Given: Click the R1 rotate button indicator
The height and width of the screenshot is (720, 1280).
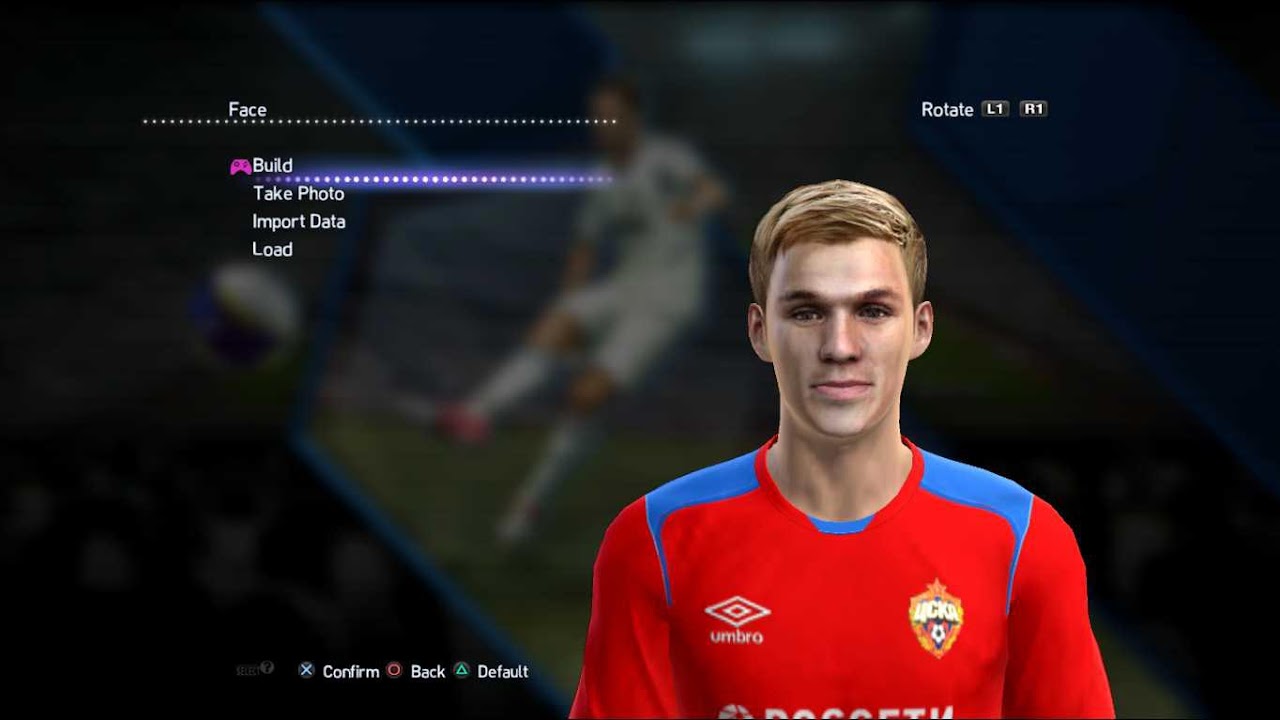Looking at the screenshot, I should click(1033, 109).
